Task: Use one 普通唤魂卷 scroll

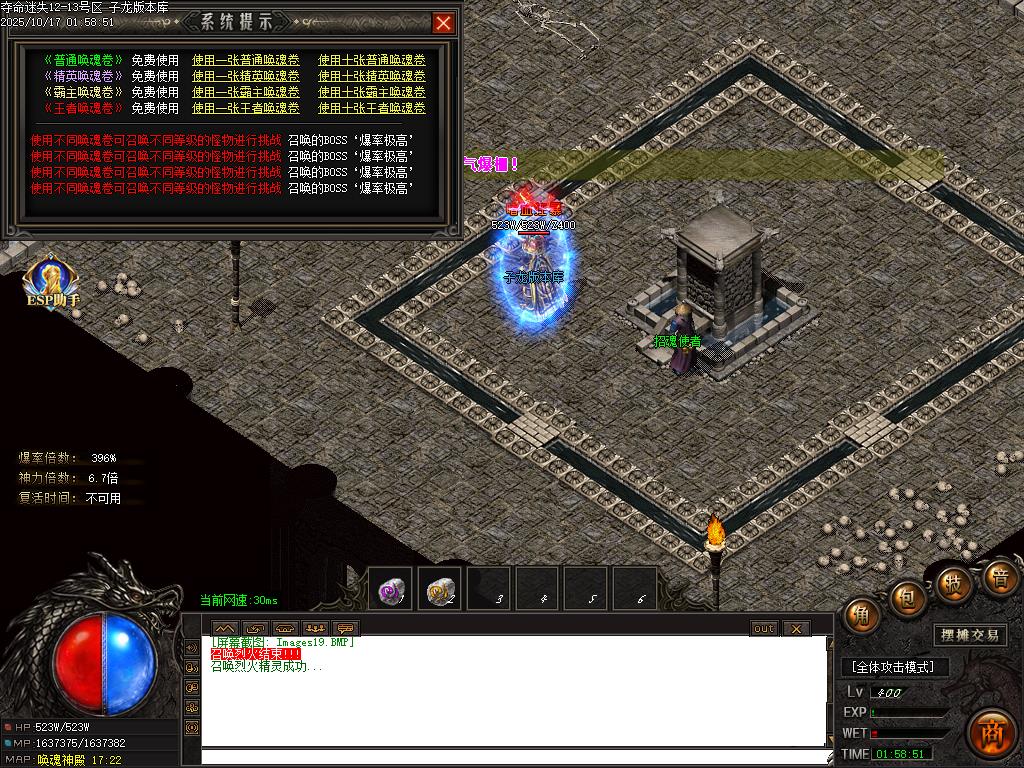Action: [246, 60]
